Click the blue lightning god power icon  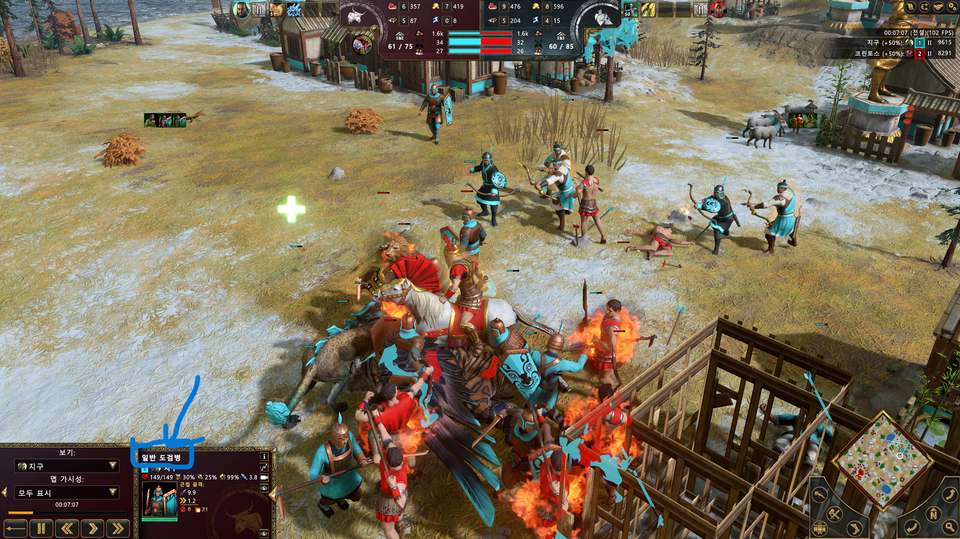click(294, 10)
